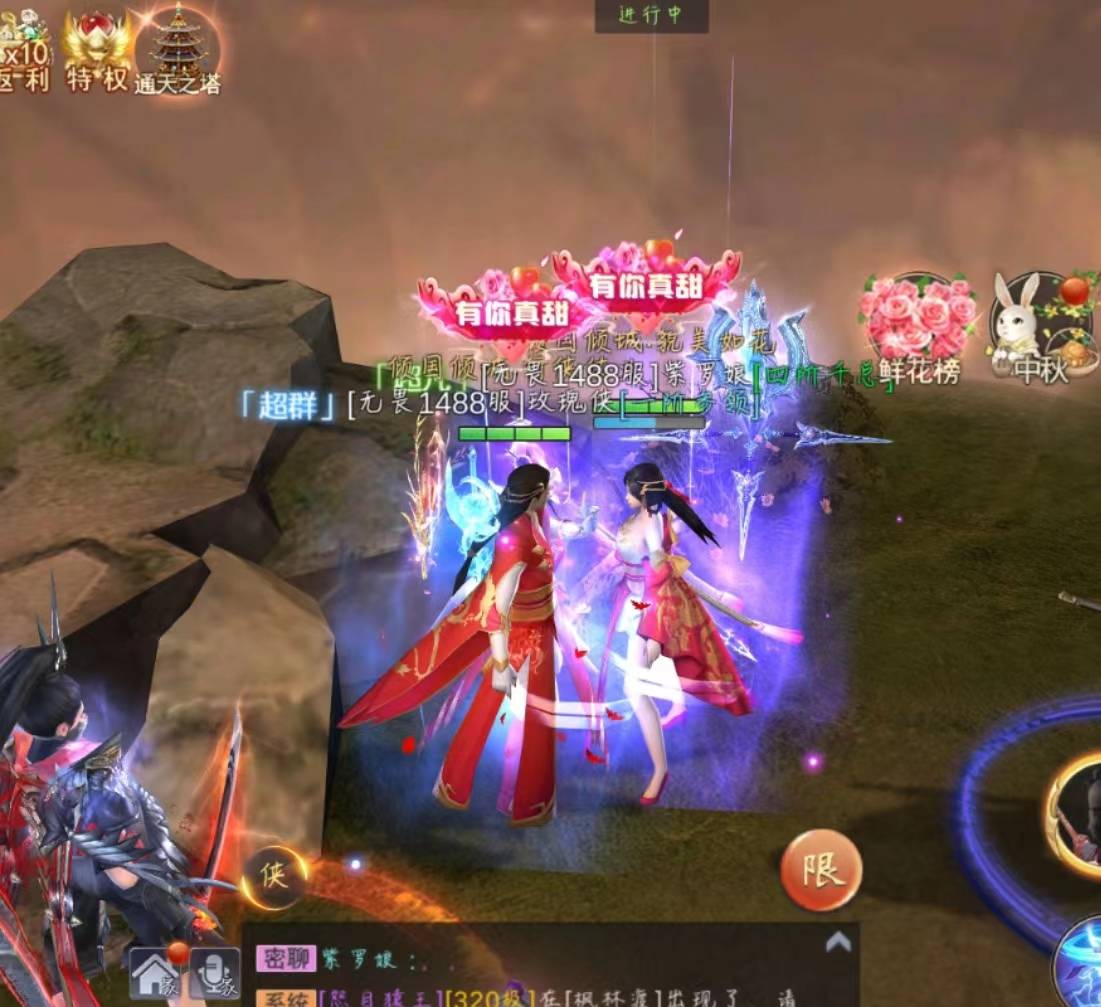Toggle the microphone voice button
Viewport: 1101px width, 1007px height.
[x=214, y=973]
